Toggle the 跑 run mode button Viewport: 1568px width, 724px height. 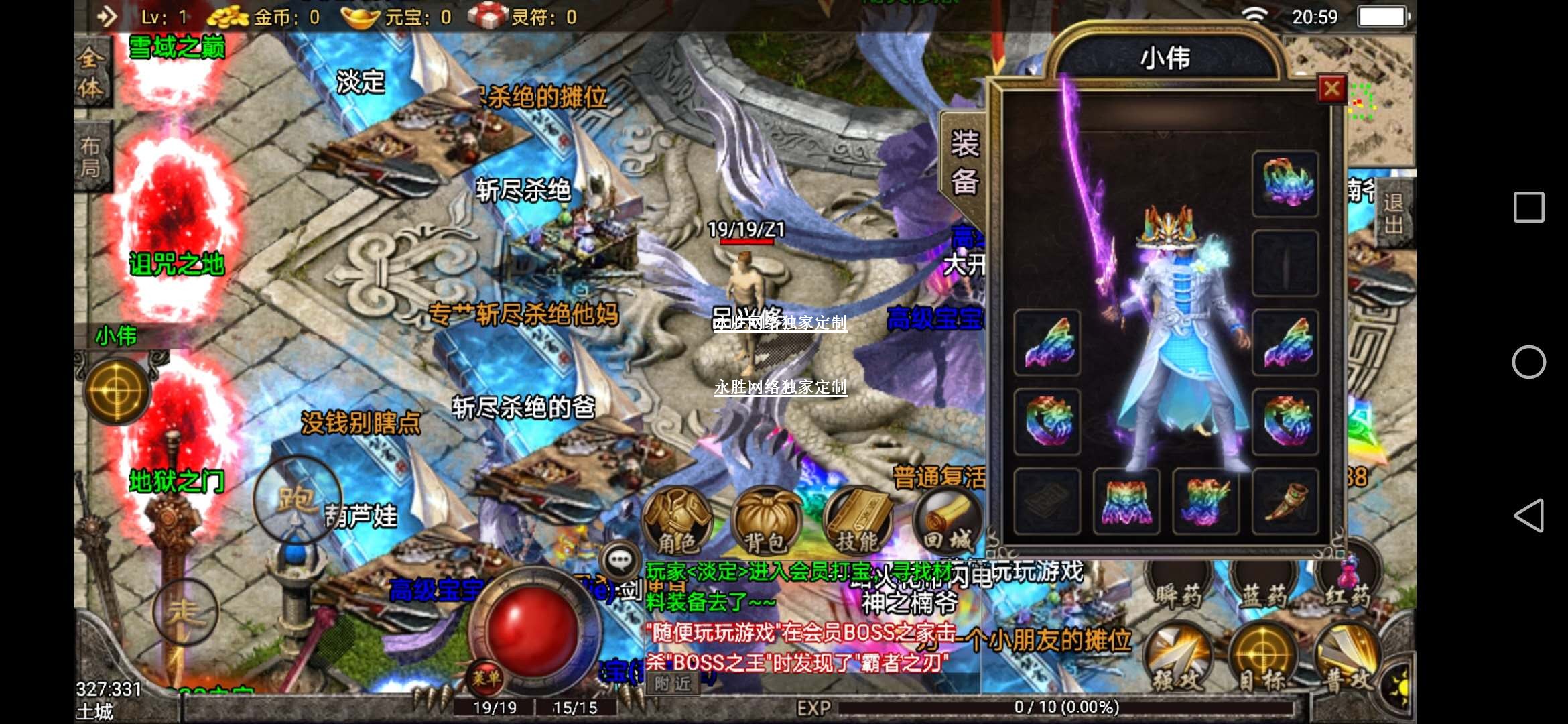click(x=297, y=498)
